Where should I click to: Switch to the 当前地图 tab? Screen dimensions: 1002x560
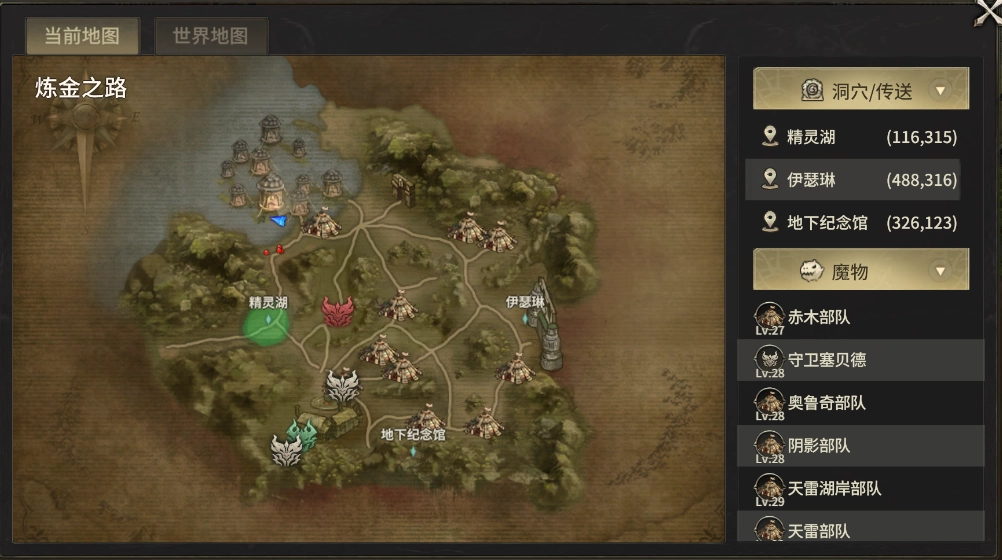[x=82, y=37]
